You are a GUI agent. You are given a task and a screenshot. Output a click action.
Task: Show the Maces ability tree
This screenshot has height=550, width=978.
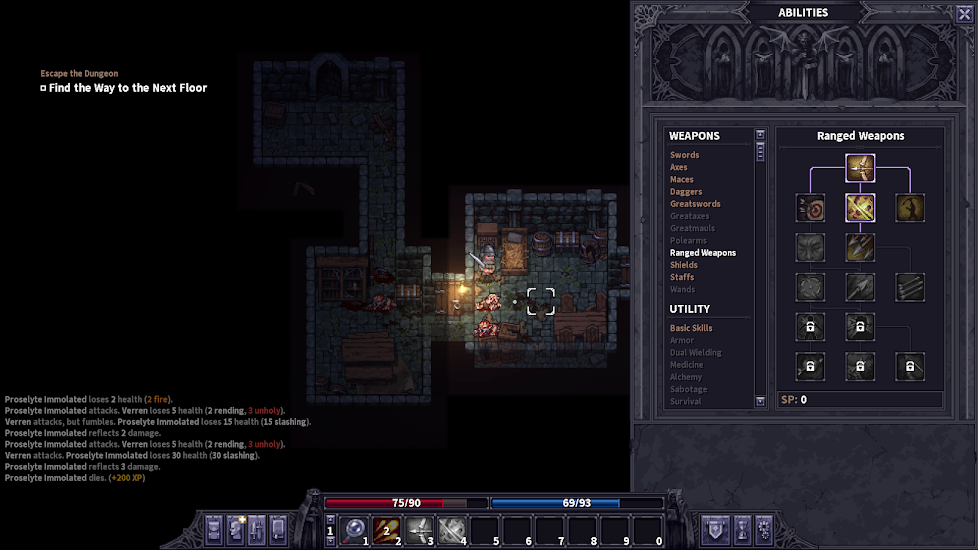tap(682, 180)
